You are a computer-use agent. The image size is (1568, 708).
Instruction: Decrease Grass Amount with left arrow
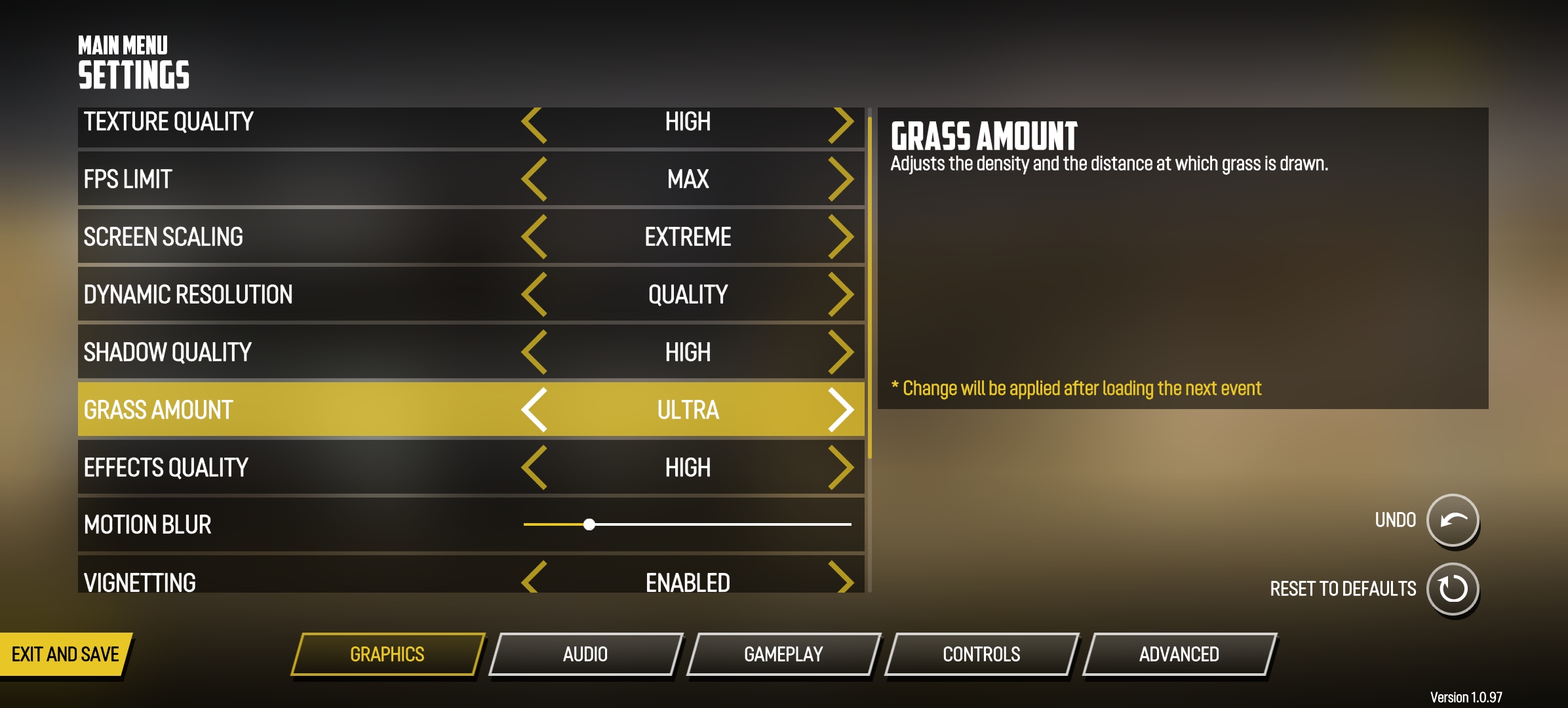click(x=535, y=410)
